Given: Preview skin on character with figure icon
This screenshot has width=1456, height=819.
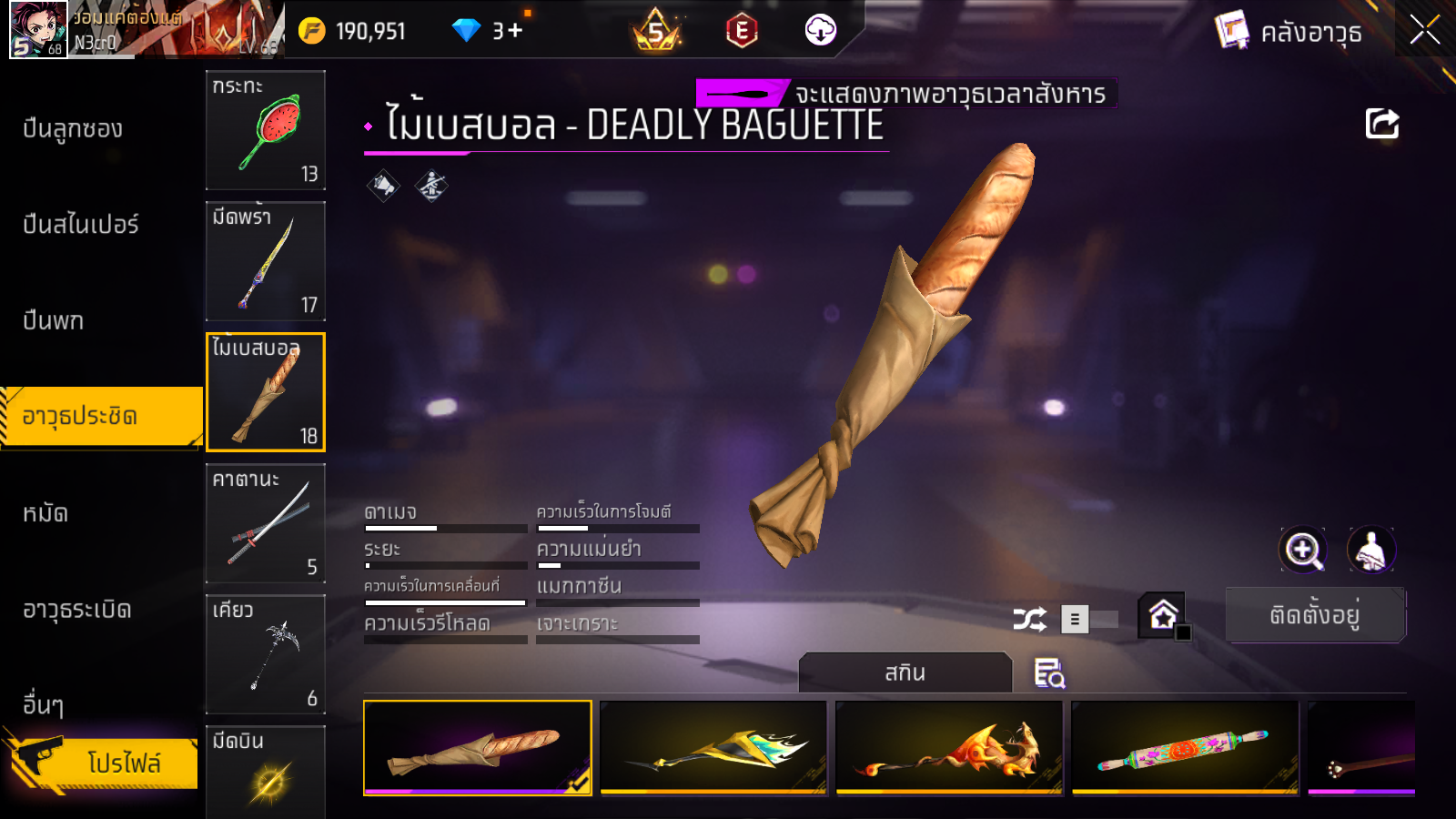Looking at the screenshot, I should 1370,550.
